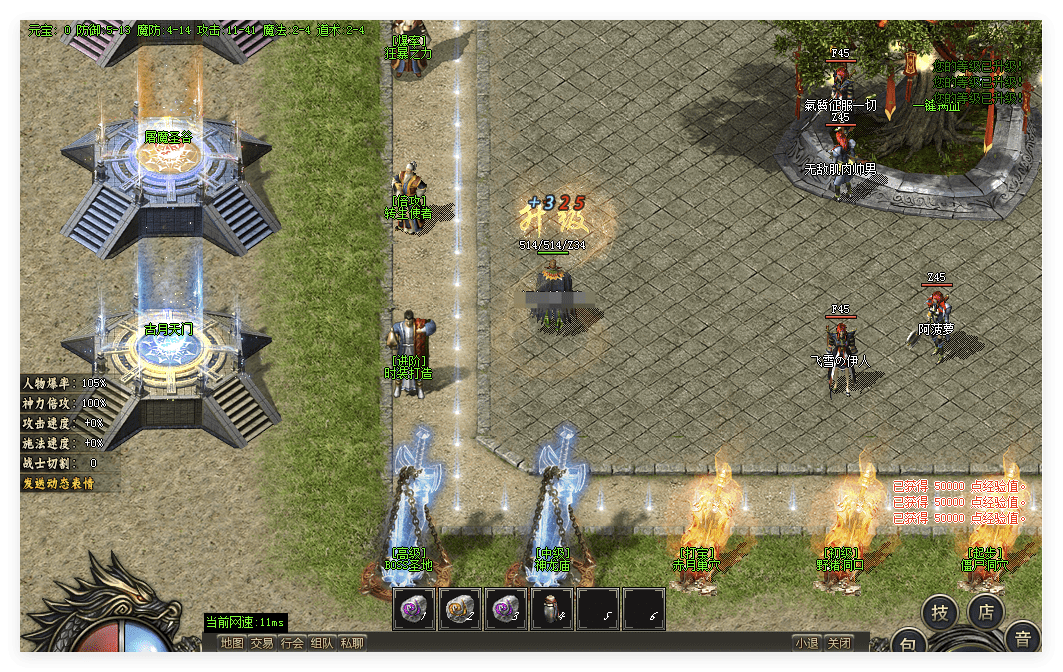Viewport: 1063px width, 672px height.
Task: Select the 组队 team button
Action: click(x=322, y=643)
